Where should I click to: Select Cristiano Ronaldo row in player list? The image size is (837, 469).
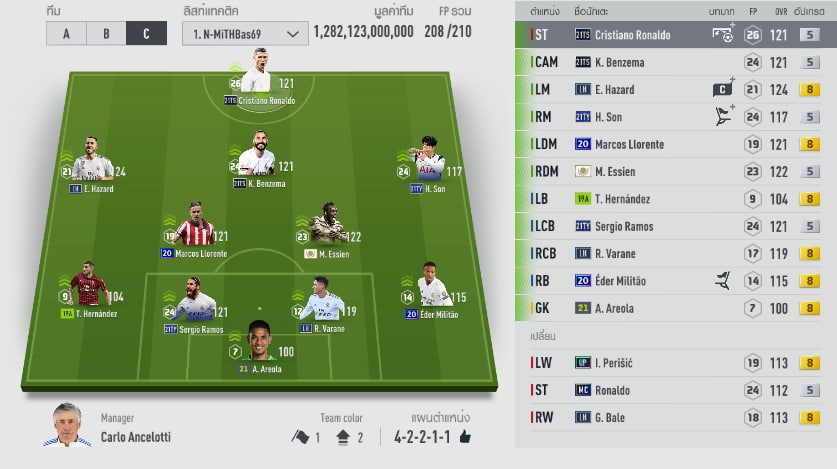pos(676,34)
